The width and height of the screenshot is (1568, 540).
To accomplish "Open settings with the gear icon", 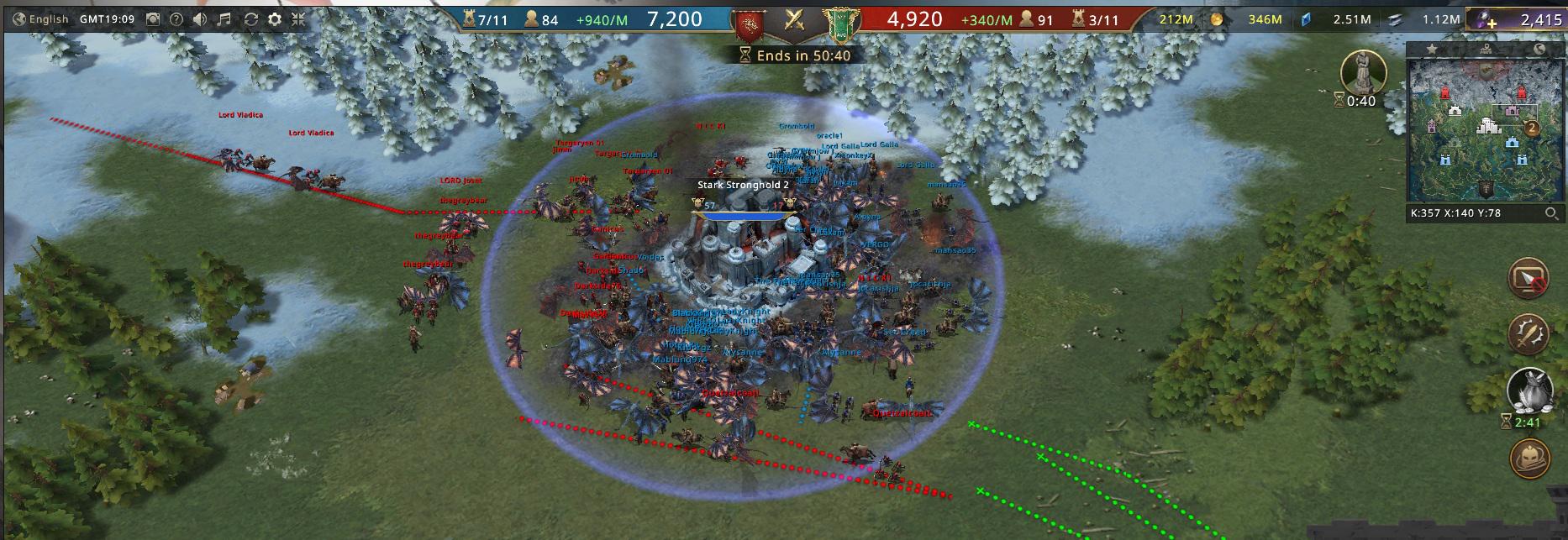I will click(x=275, y=18).
